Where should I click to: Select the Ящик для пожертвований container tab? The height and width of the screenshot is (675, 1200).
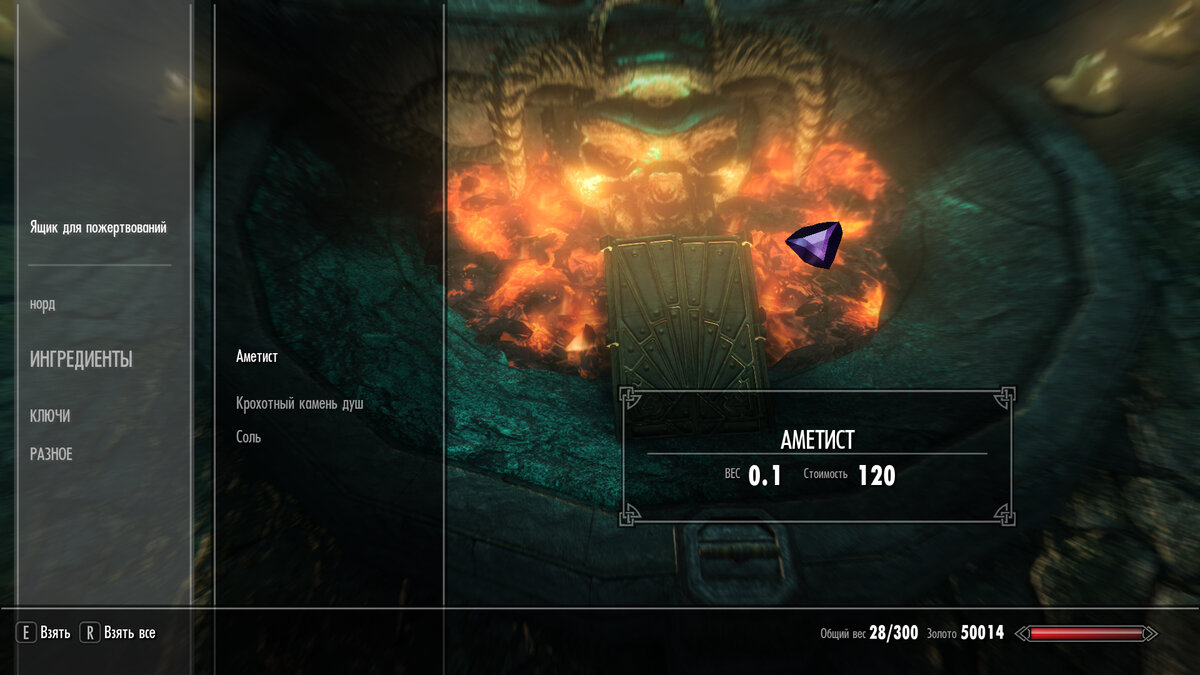(98, 228)
